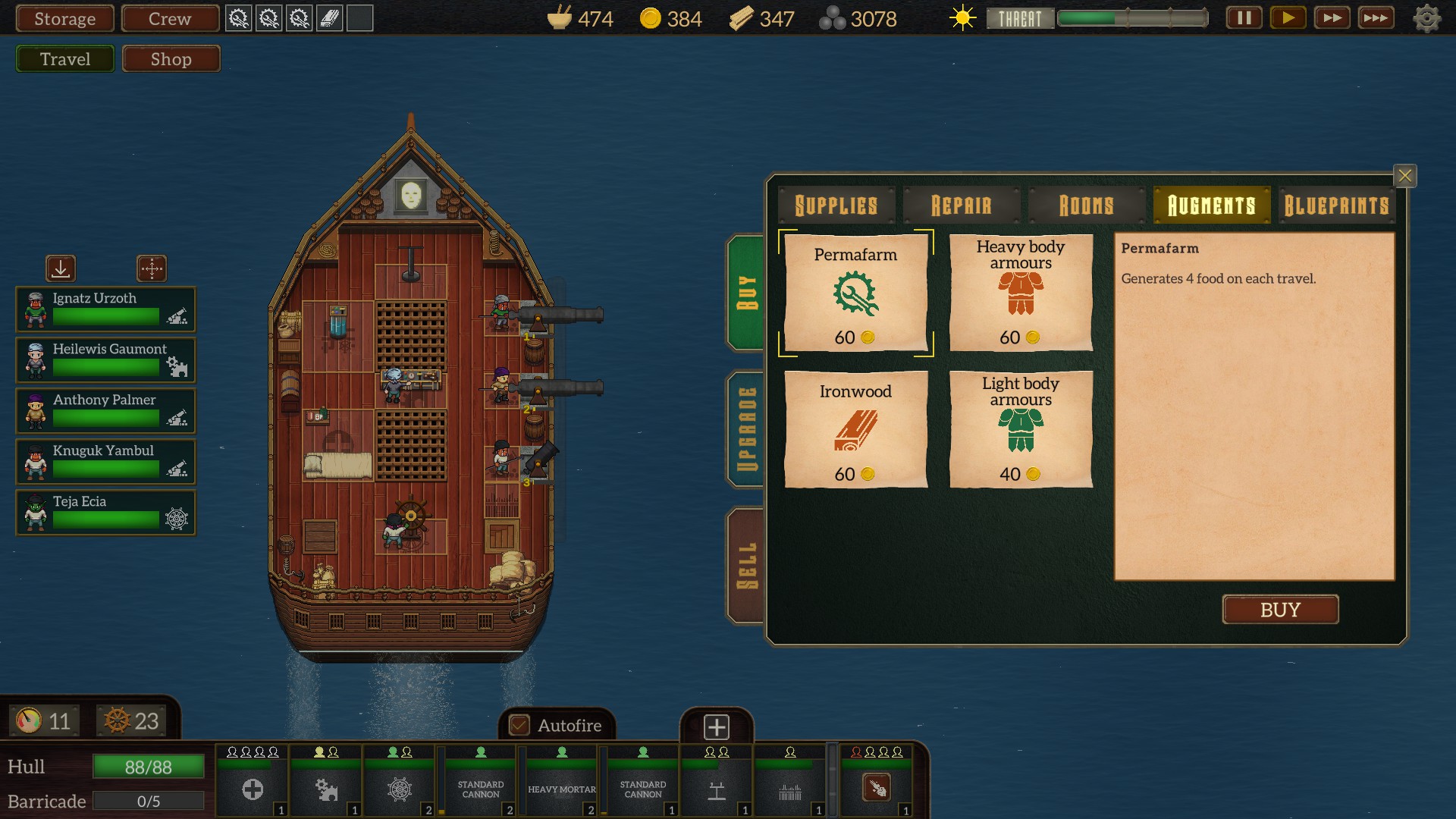This screenshot has height=819, width=1456.
Task: Show the Blueprints tab
Action: point(1336,206)
